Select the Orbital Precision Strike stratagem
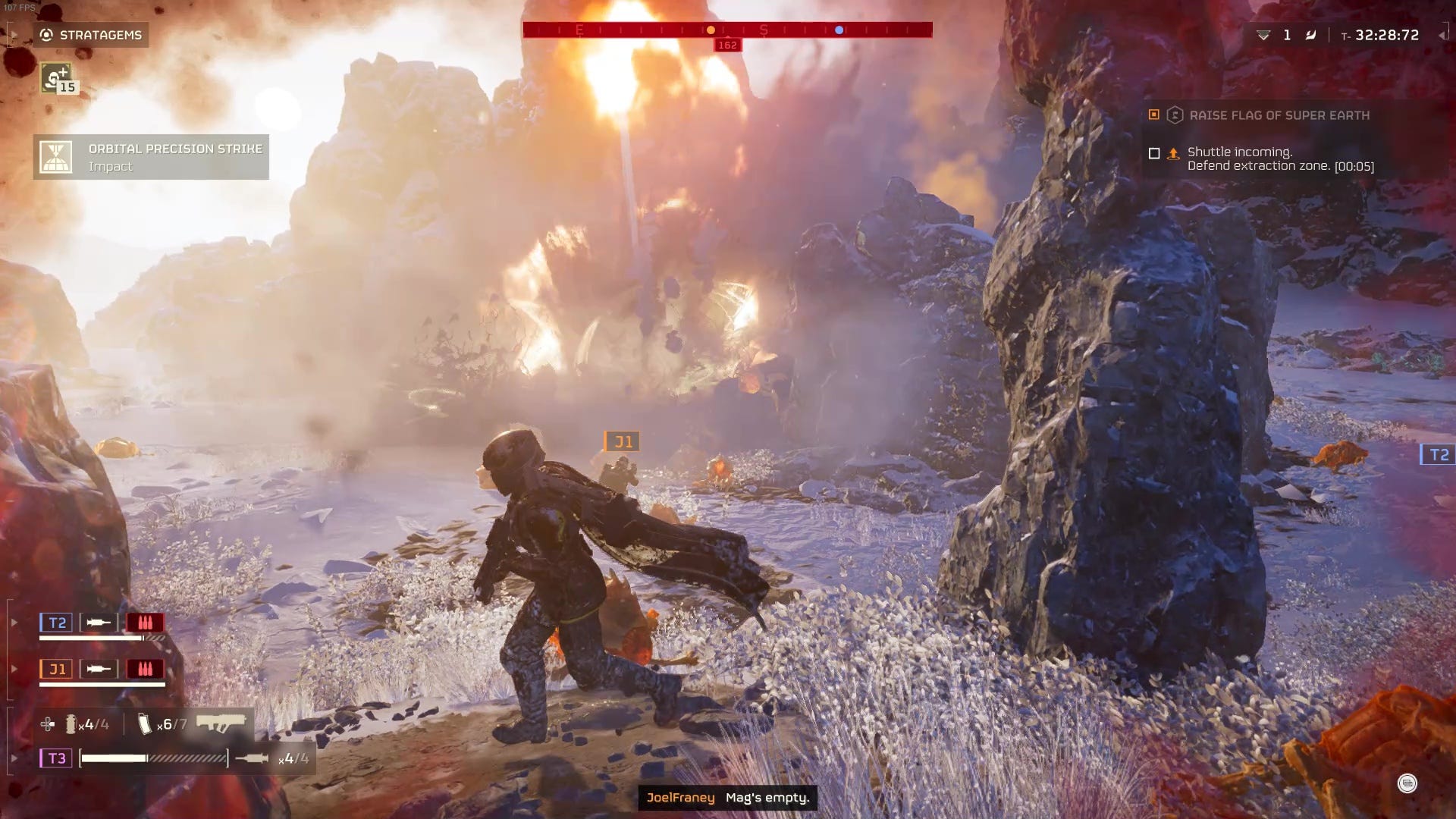The image size is (1456, 819). pos(151,157)
